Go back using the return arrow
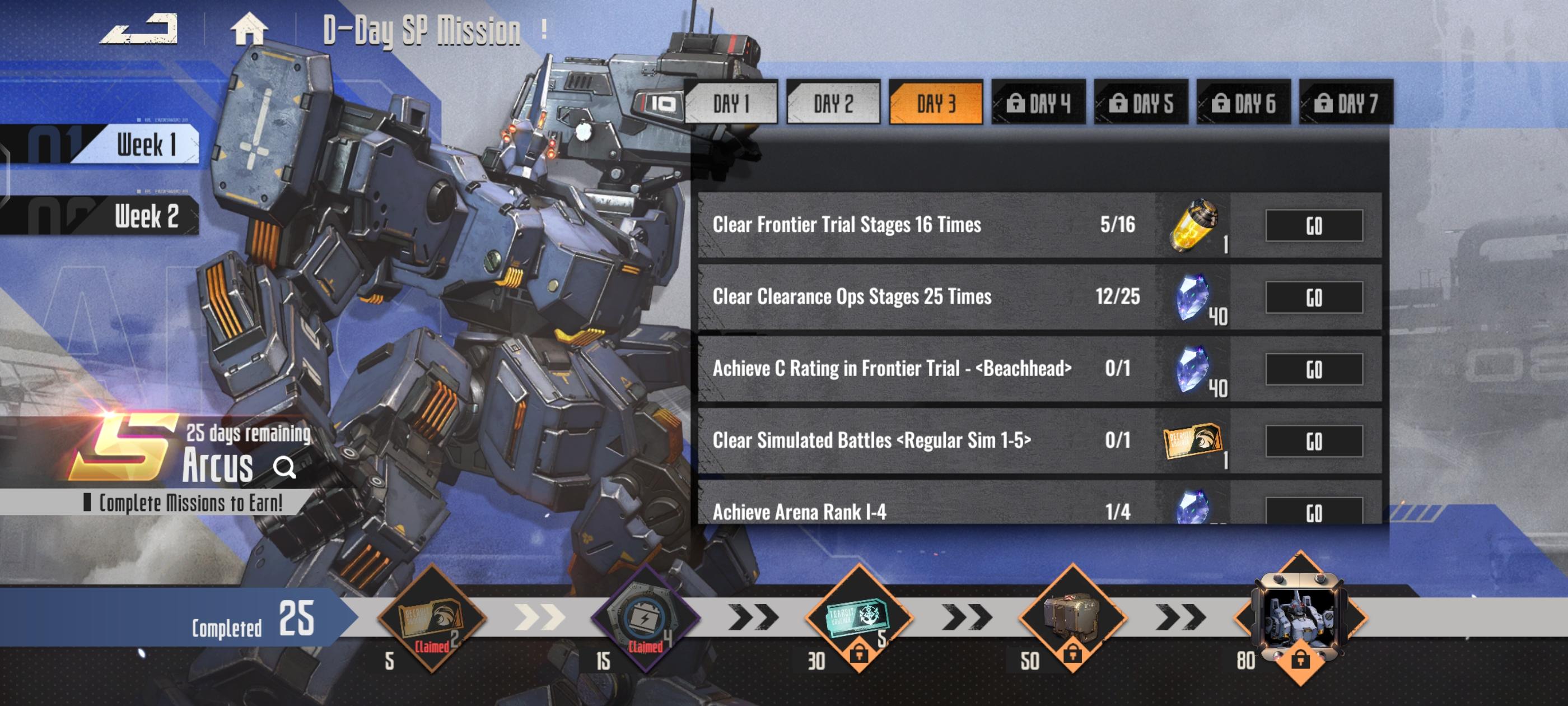 (x=139, y=30)
